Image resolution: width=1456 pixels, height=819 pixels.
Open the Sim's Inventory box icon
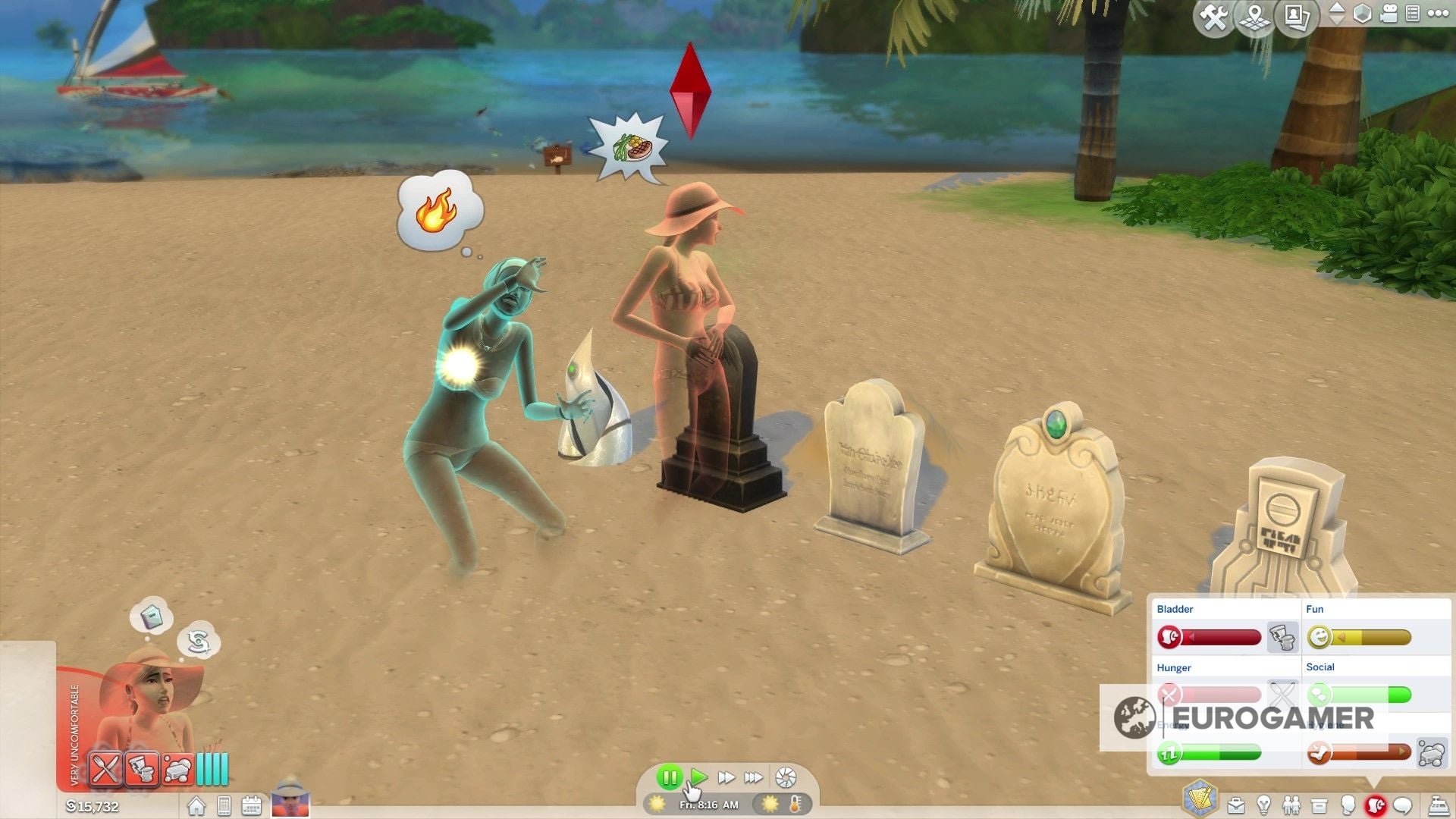[1319, 805]
